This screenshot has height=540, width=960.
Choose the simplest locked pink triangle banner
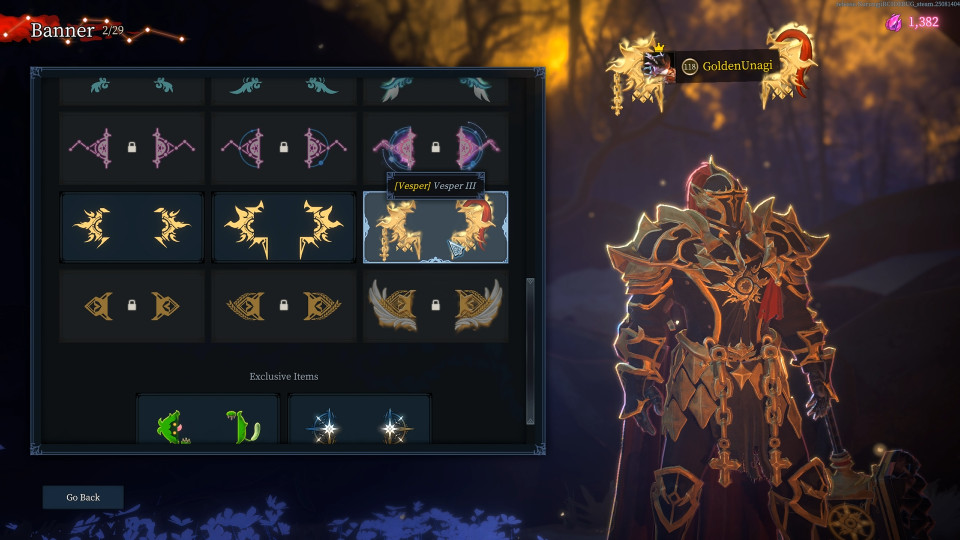[132, 148]
